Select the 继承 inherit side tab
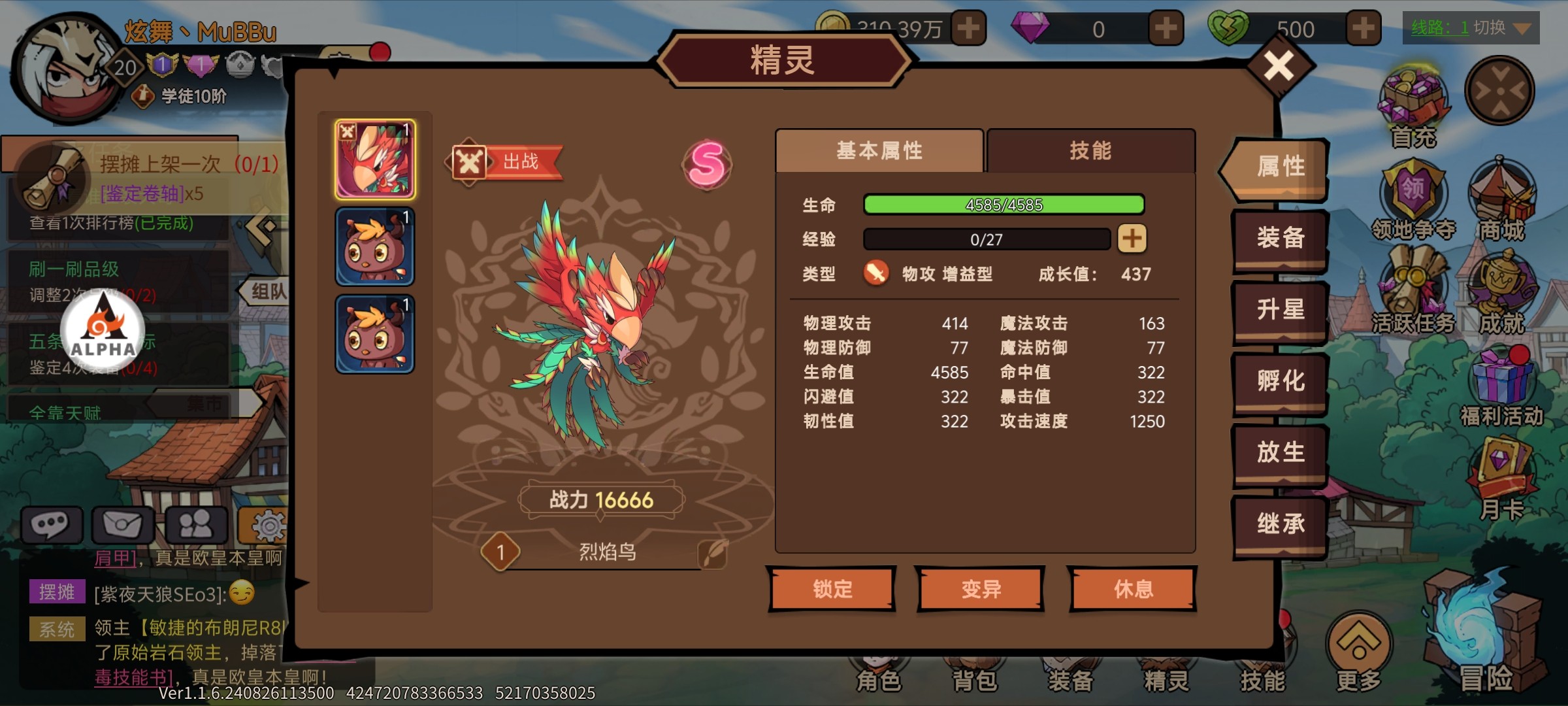Viewport: 1568px width, 706px height. (x=1280, y=524)
